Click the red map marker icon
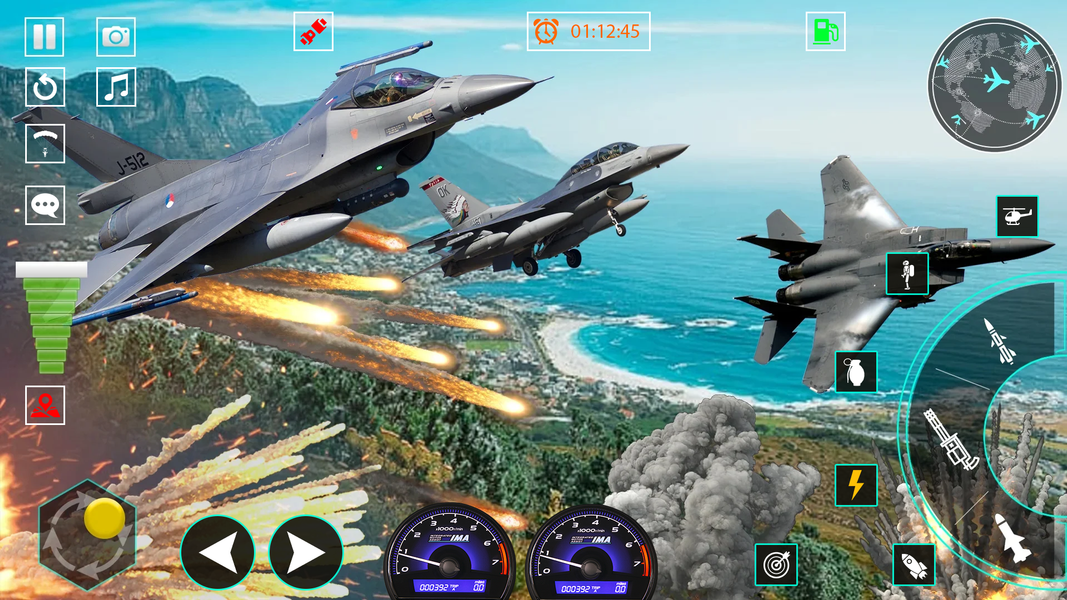The image size is (1067, 600). click(x=45, y=405)
